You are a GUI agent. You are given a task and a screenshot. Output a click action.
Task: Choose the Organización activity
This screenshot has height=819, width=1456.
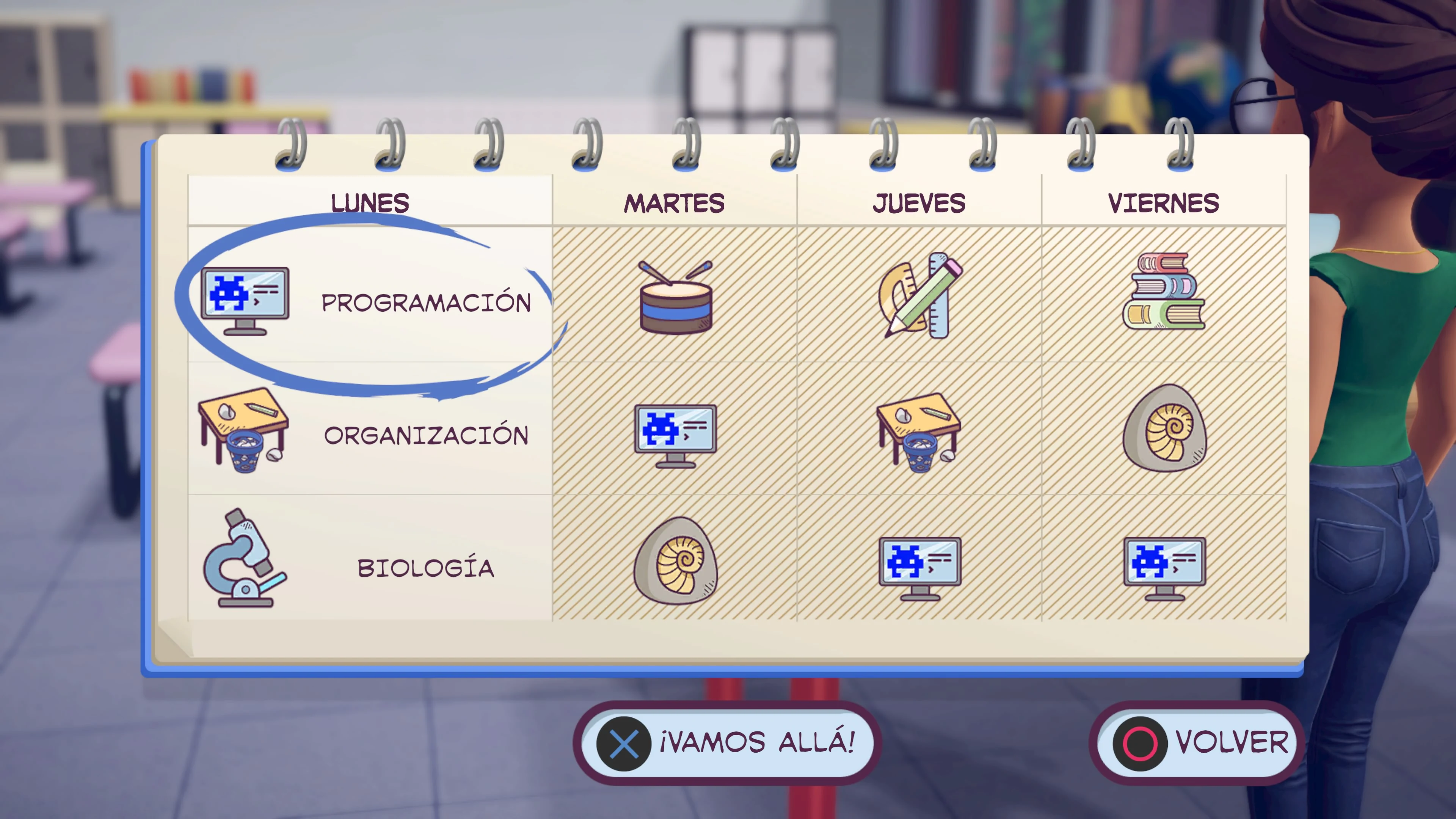427,434
